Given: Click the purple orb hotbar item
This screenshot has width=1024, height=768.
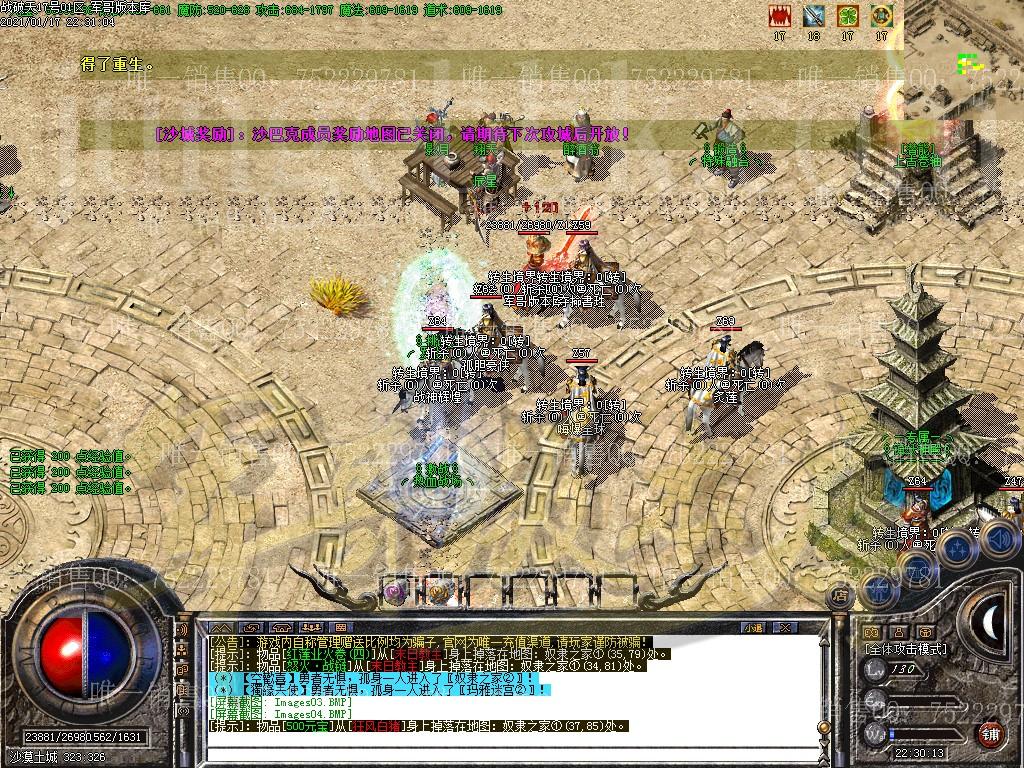Looking at the screenshot, I should 395,592.
